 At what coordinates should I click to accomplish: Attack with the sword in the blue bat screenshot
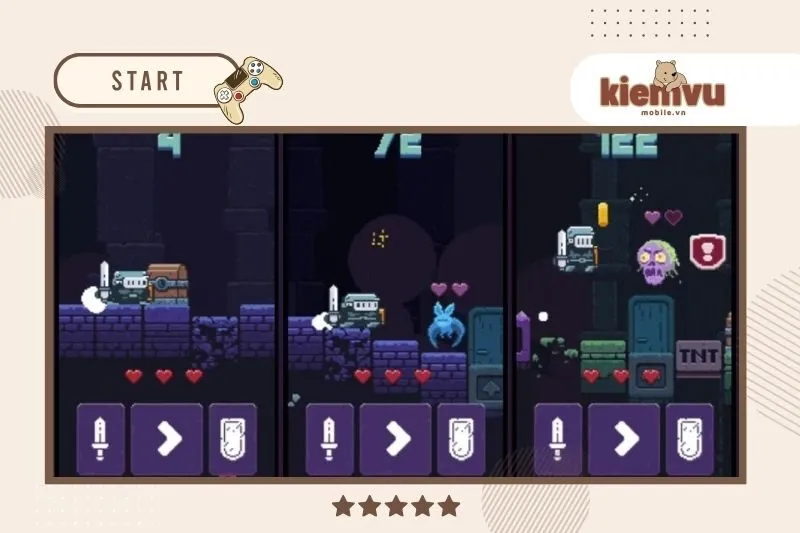coord(329,439)
